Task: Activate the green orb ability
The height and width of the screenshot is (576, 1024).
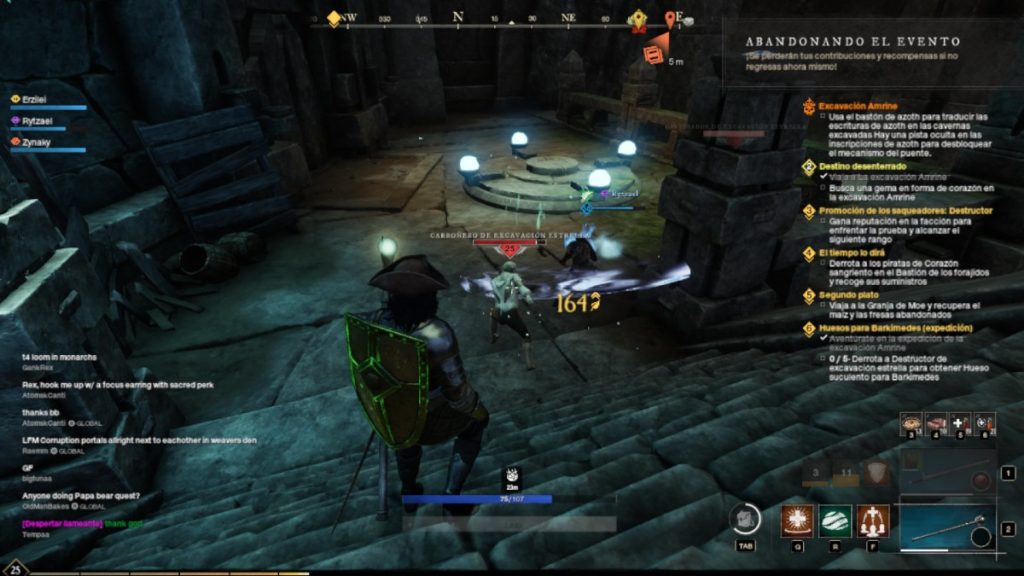Action: tap(836, 520)
